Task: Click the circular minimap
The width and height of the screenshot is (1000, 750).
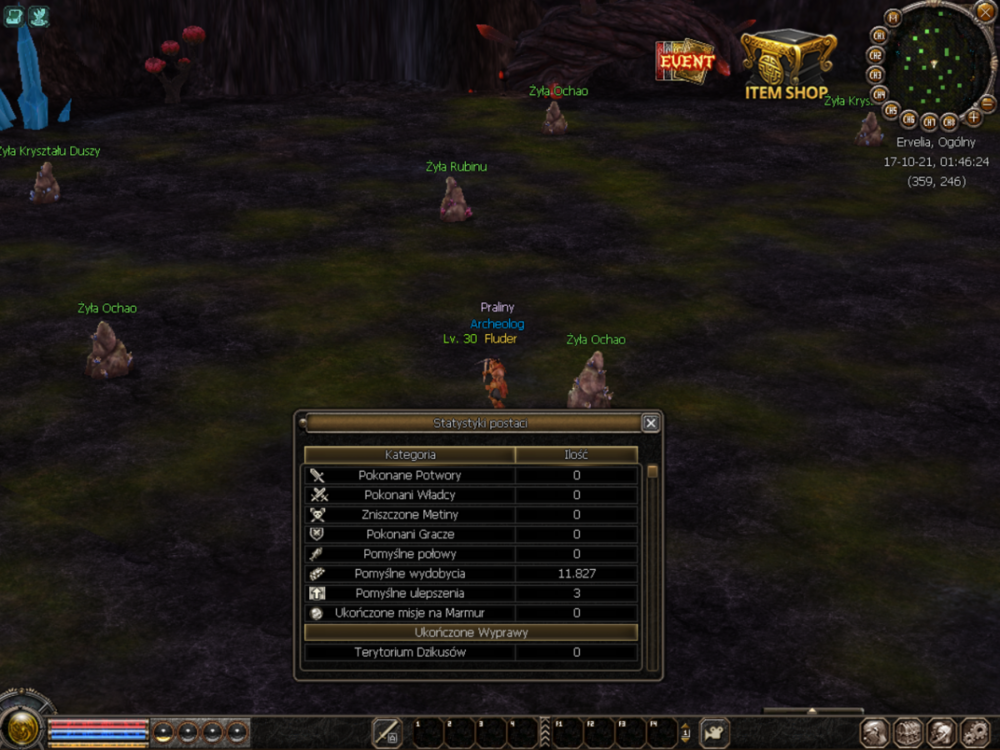Action: (934, 60)
